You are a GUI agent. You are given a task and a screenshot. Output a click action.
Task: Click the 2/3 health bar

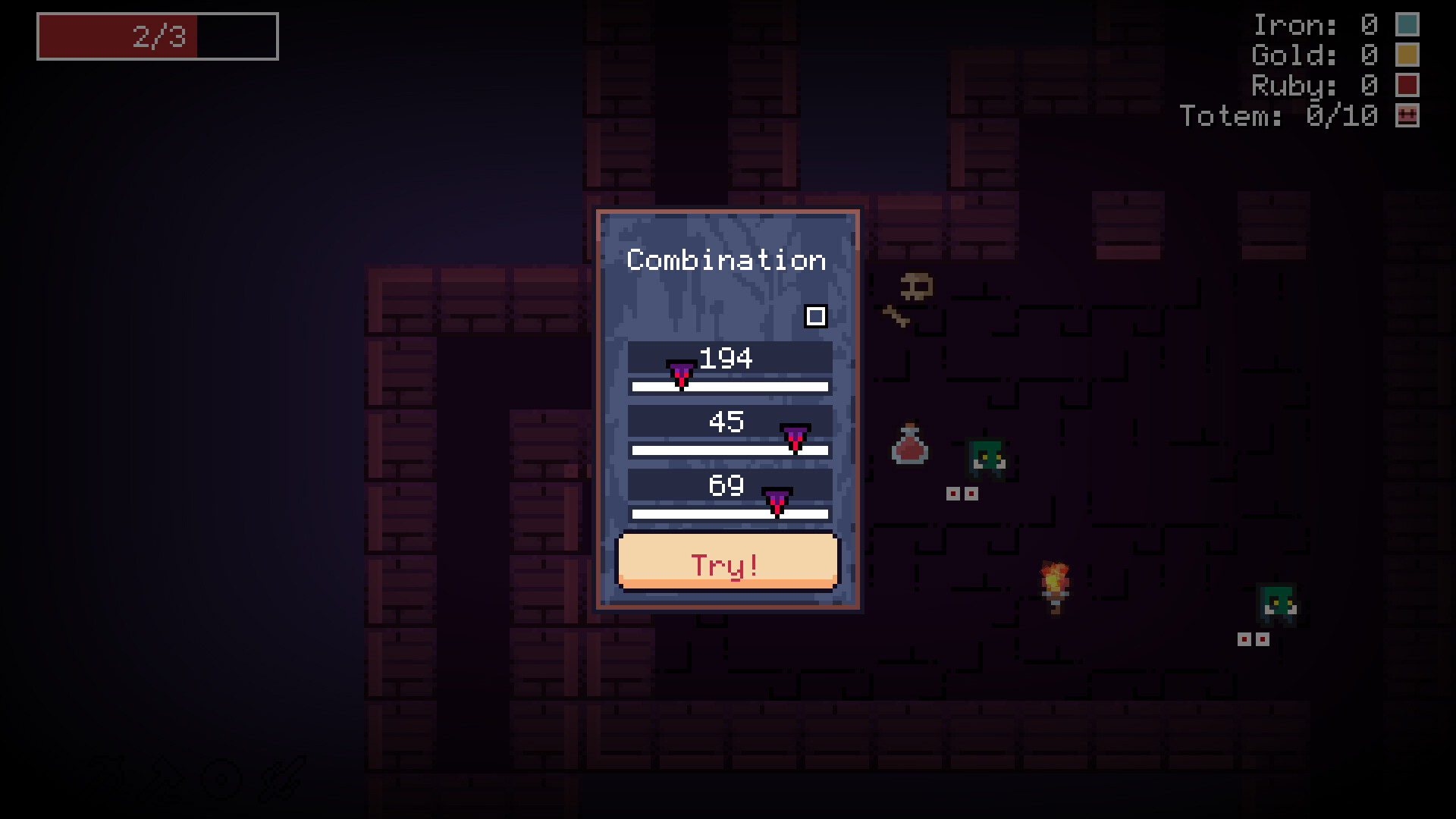(x=155, y=36)
